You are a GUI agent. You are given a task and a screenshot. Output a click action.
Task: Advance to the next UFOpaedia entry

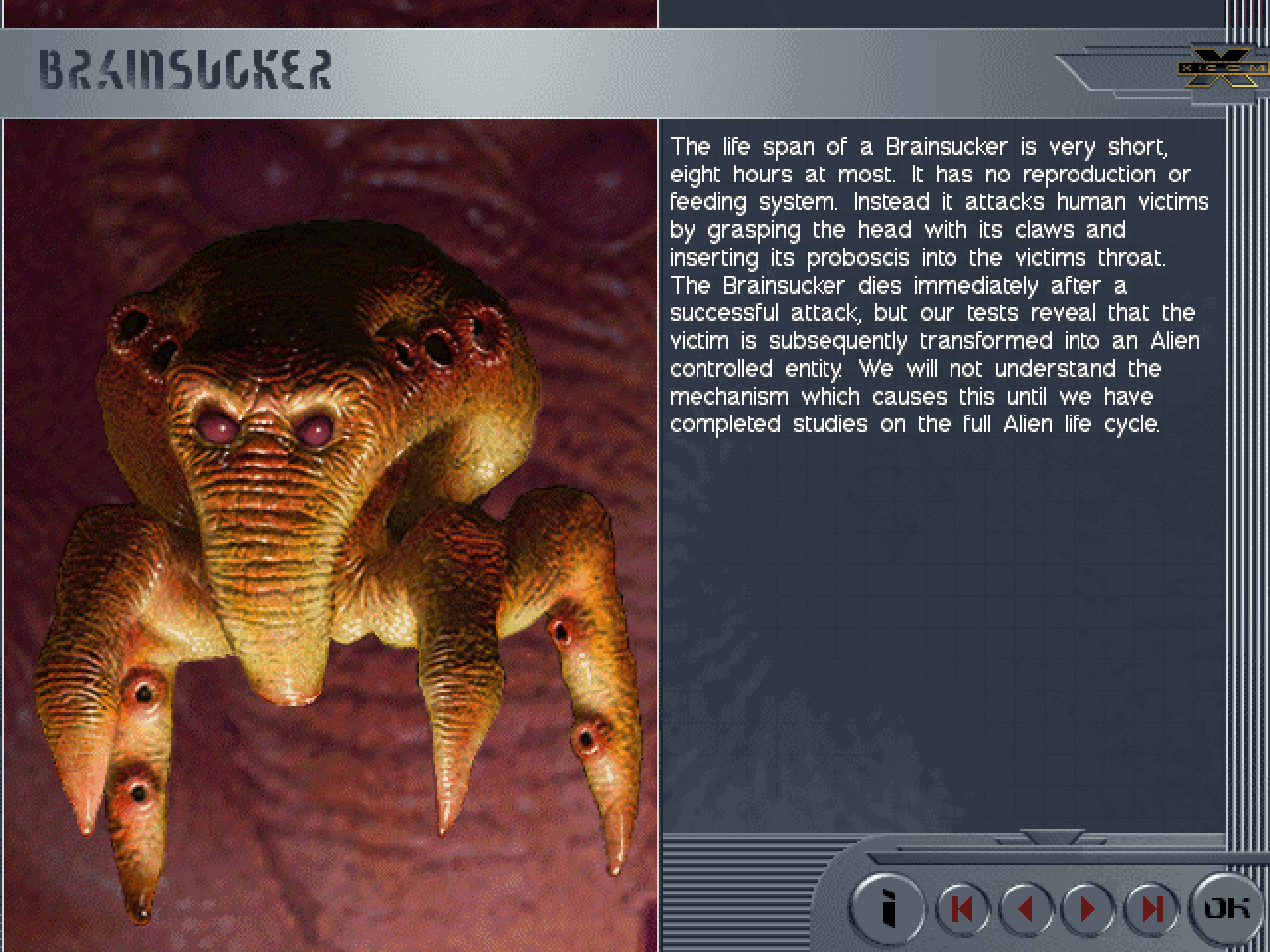[x=1087, y=908]
